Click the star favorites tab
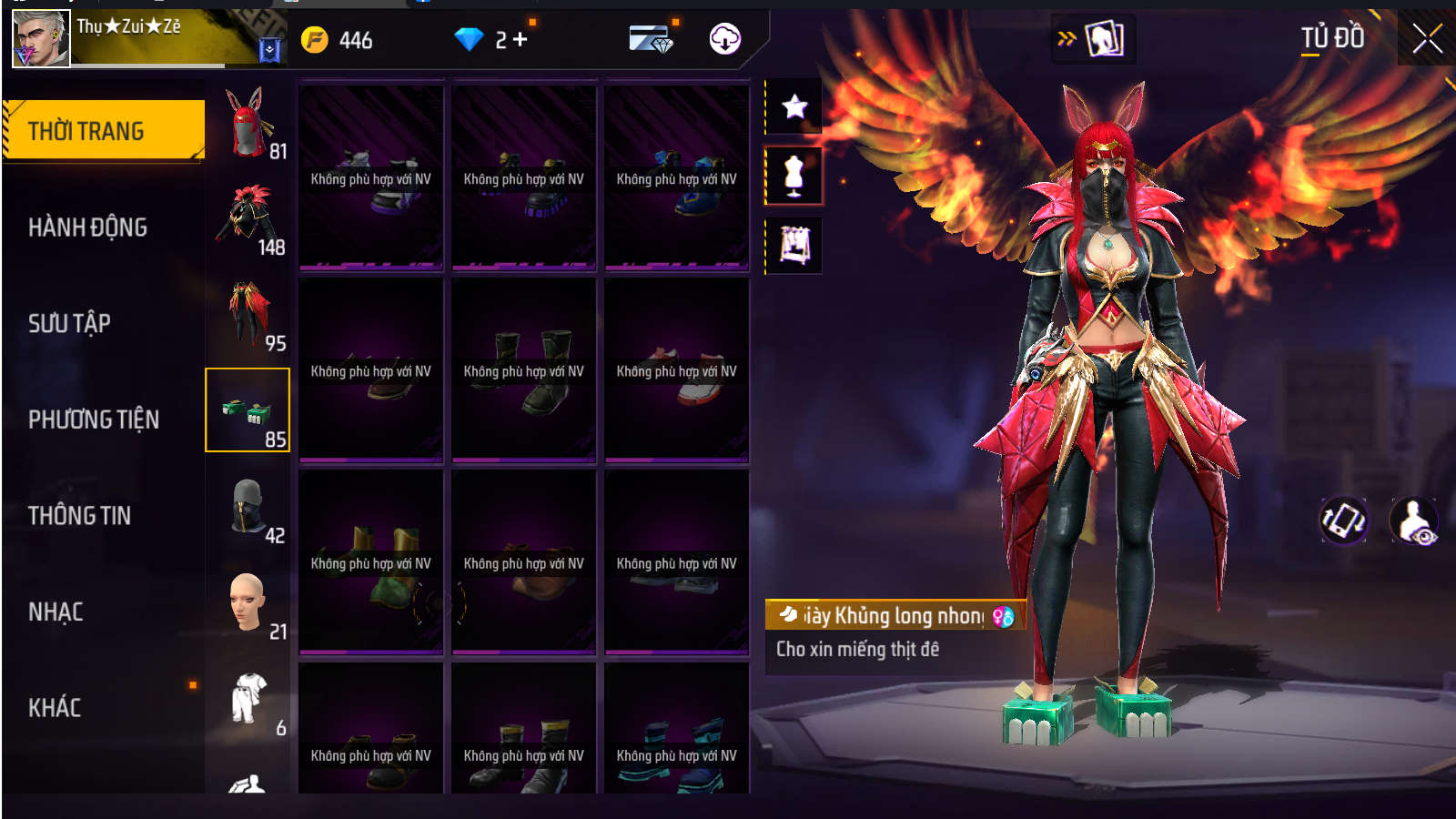This screenshot has height=819, width=1456. coord(794,106)
